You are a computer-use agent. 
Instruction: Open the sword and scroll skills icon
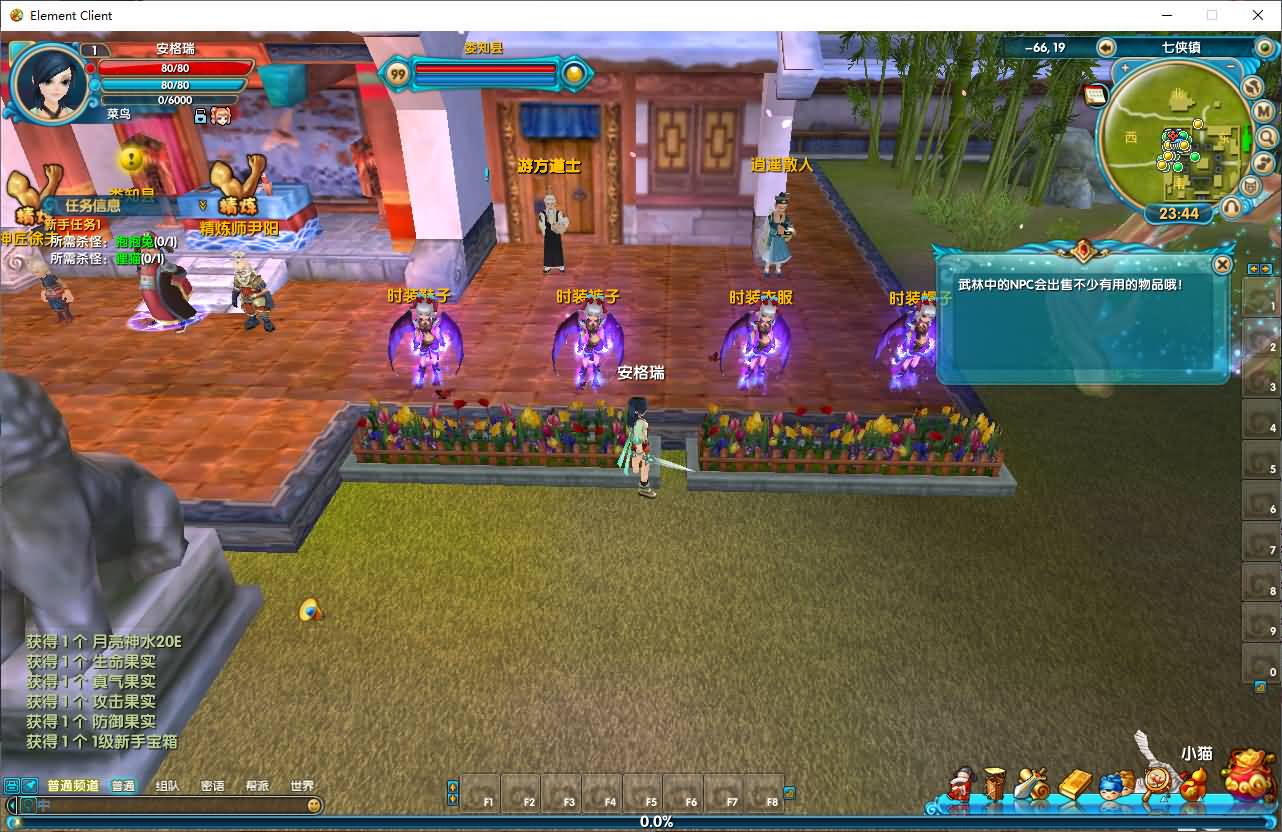pyautogui.click(x=1032, y=784)
